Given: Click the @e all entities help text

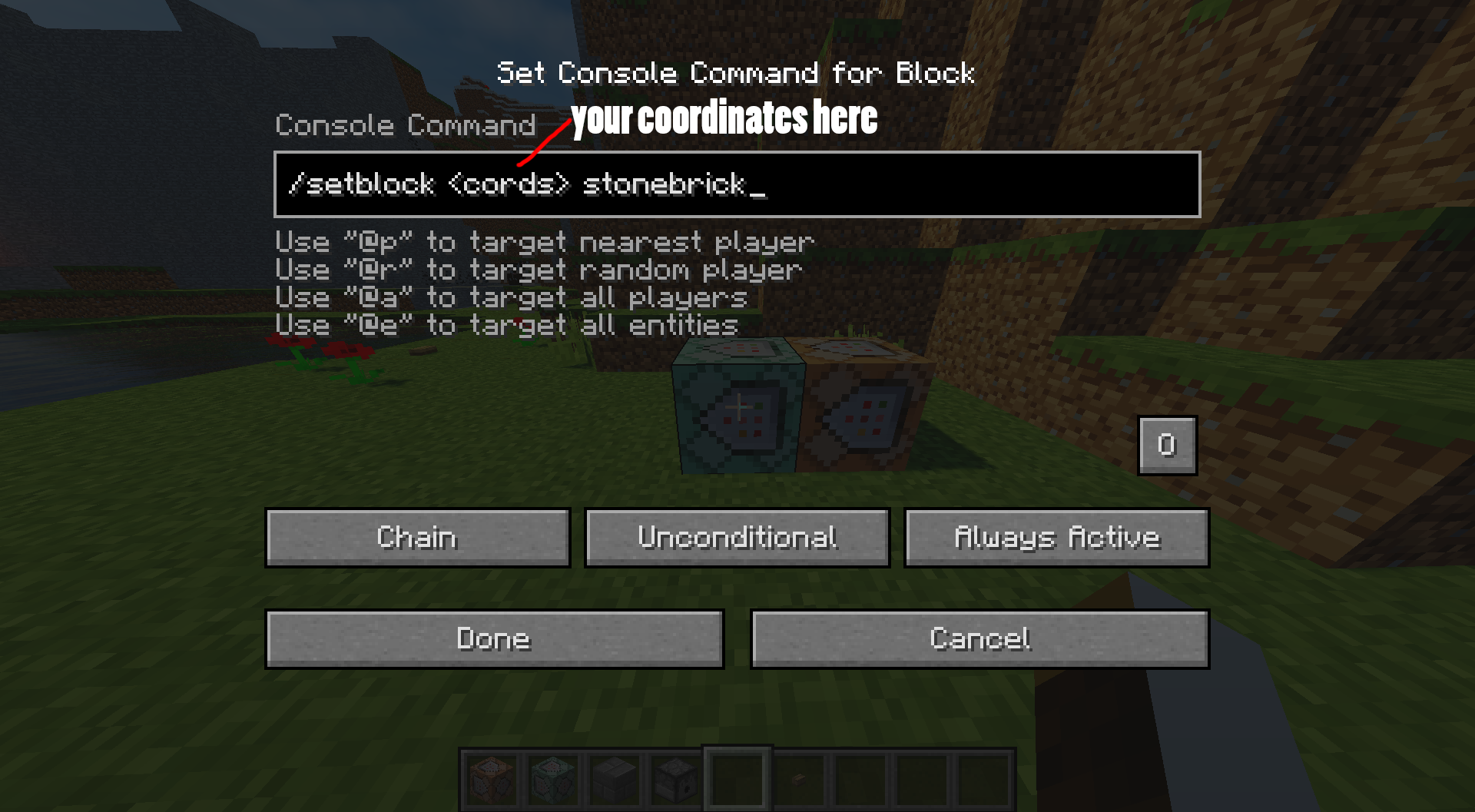Looking at the screenshot, I should [505, 325].
